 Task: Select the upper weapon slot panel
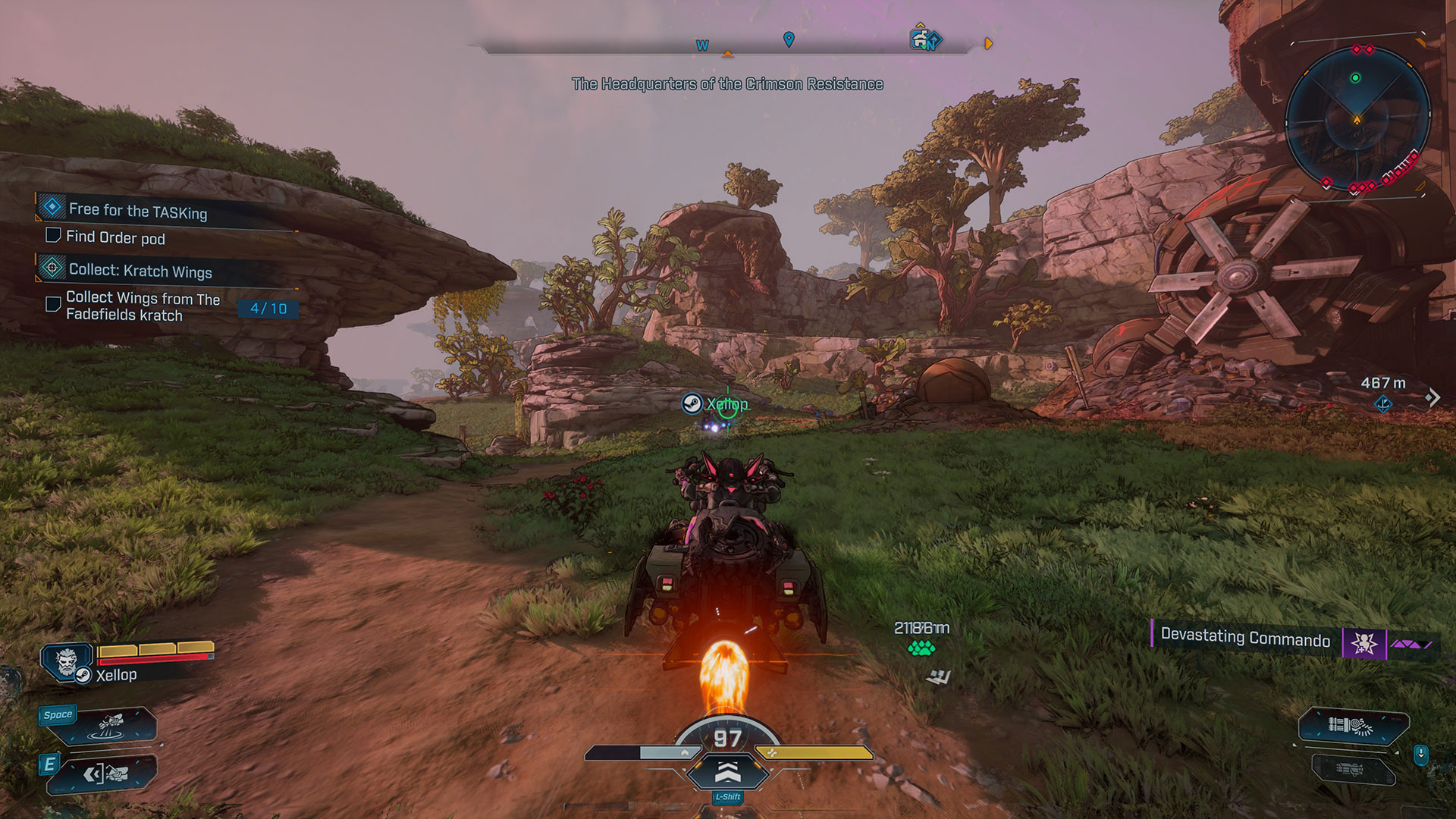pos(1353,726)
